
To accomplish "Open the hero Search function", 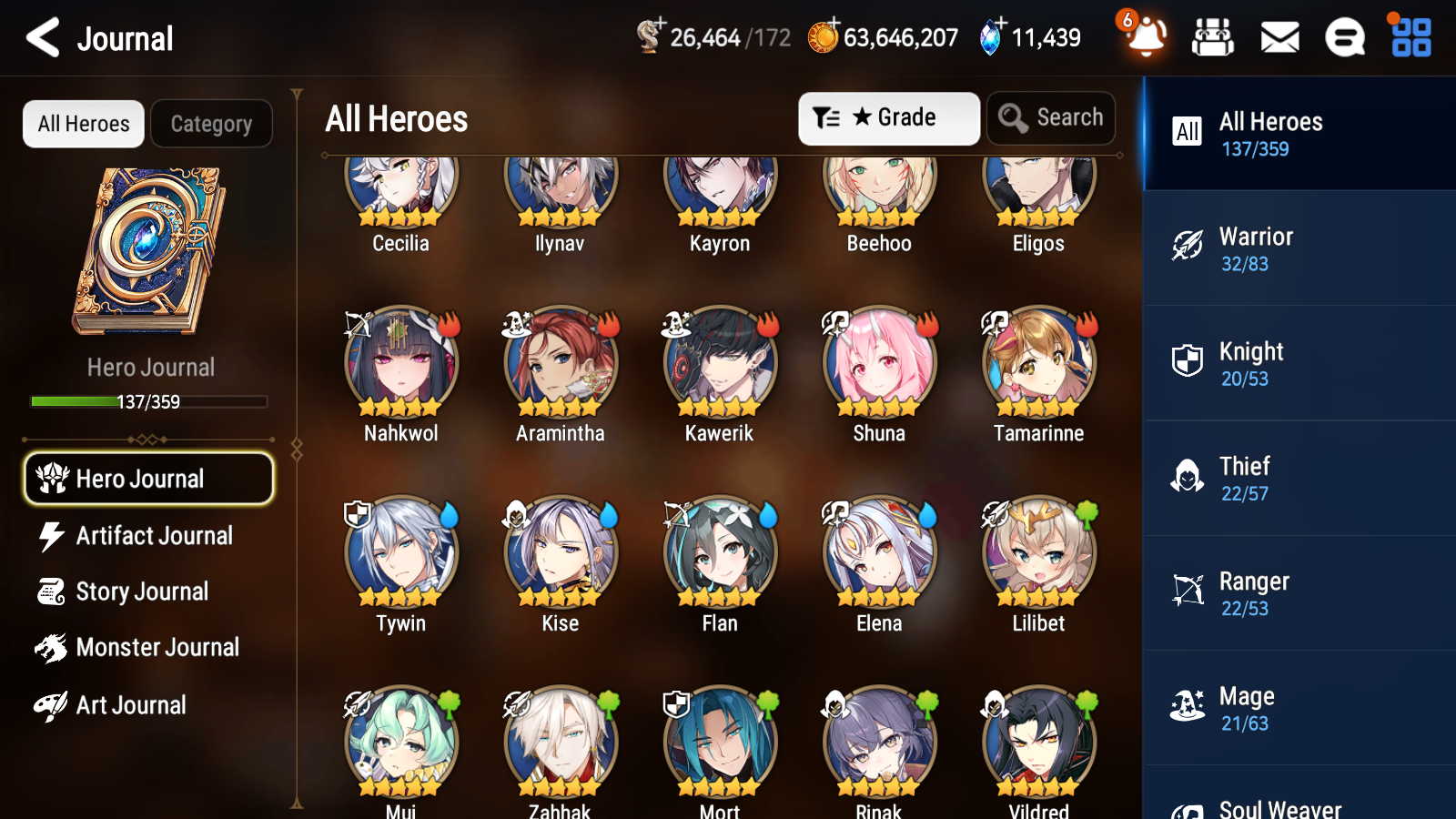I will tap(1050, 117).
